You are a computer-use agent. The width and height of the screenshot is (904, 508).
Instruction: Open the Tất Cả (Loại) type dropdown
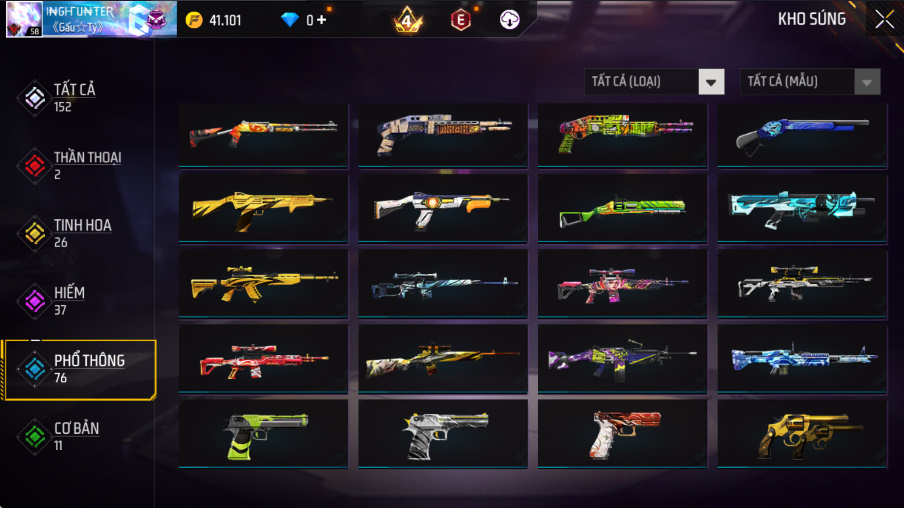point(654,82)
